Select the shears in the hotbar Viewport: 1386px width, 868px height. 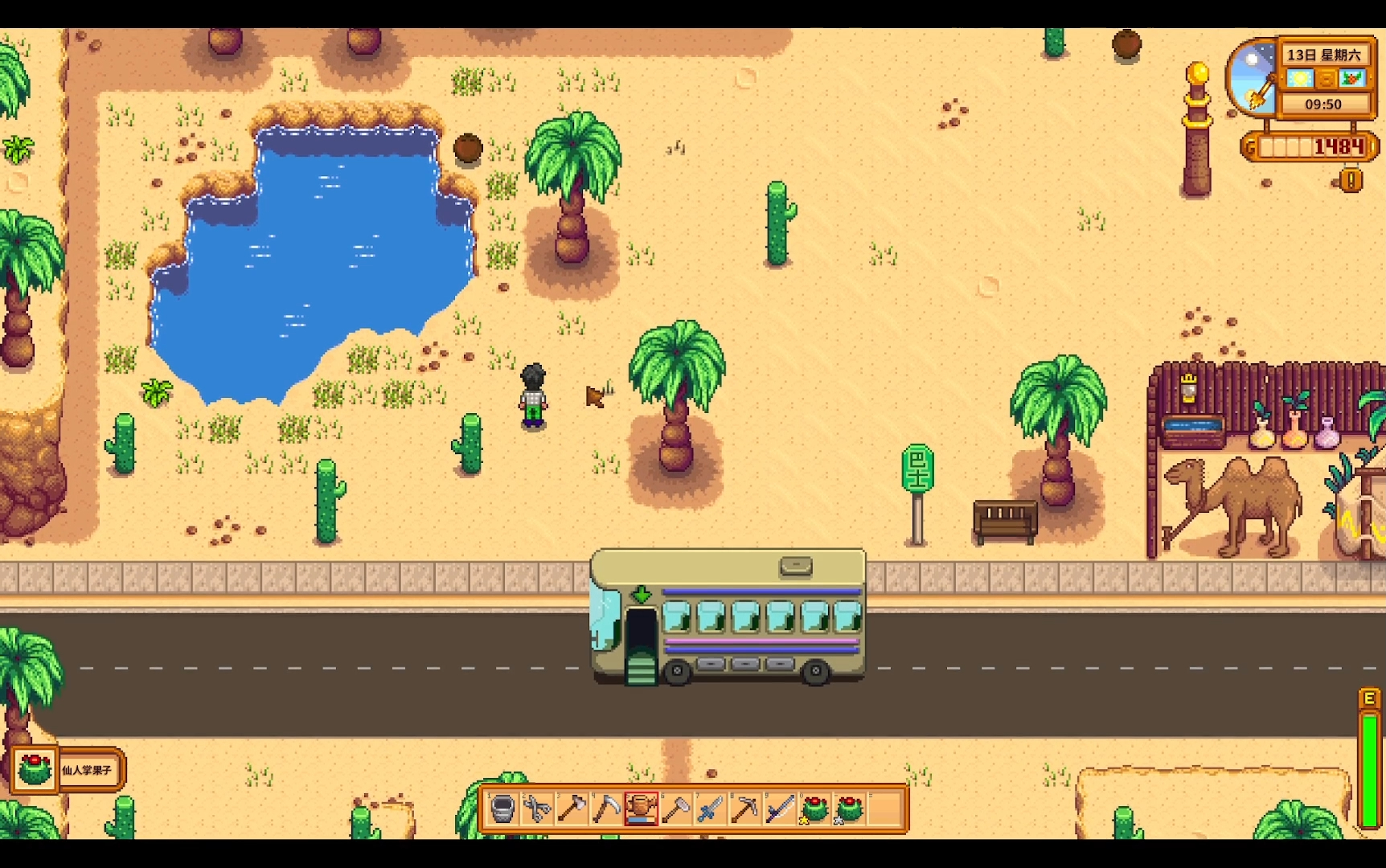coord(537,809)
